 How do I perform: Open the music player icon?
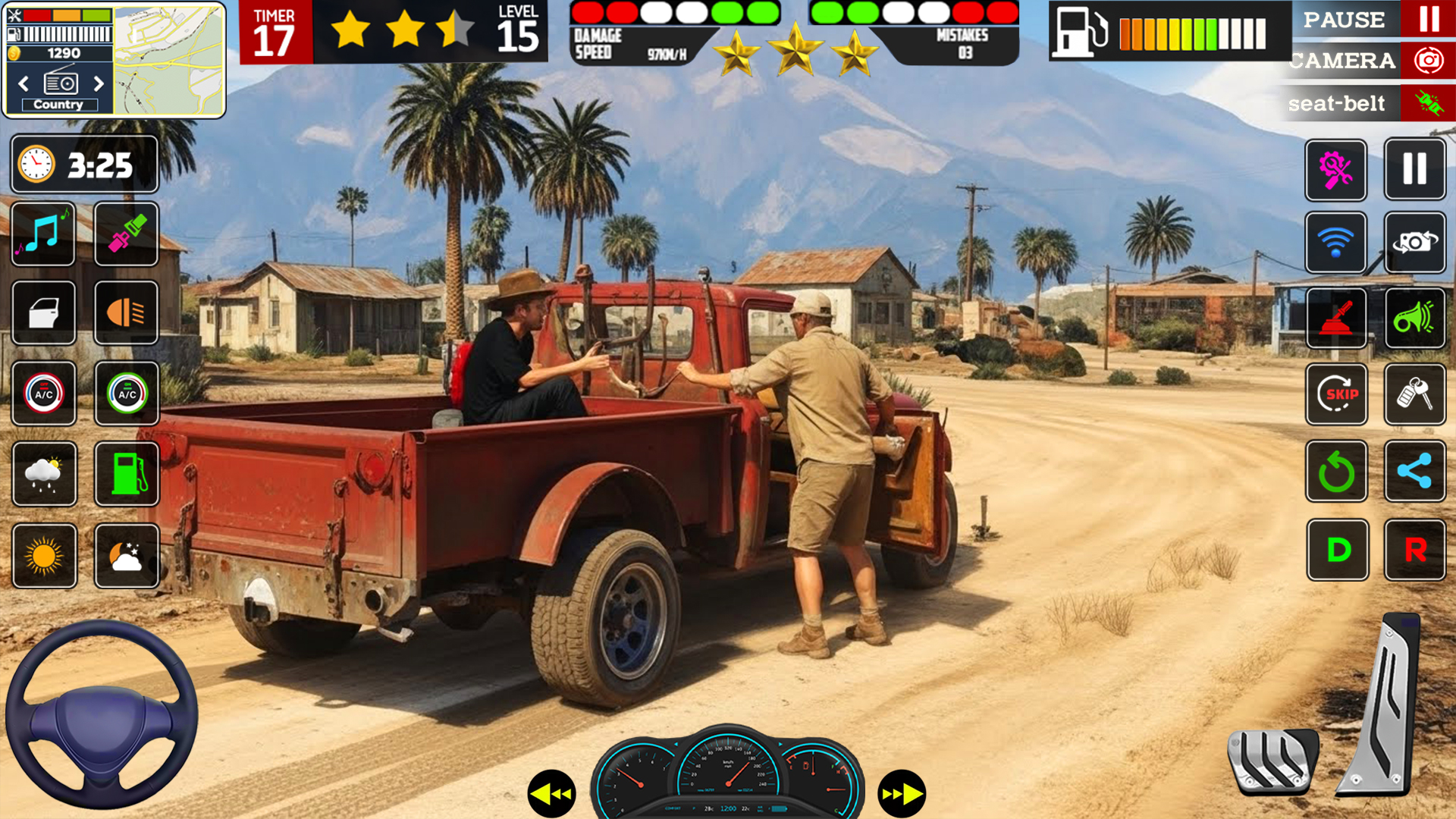click(x=43, y=234)
